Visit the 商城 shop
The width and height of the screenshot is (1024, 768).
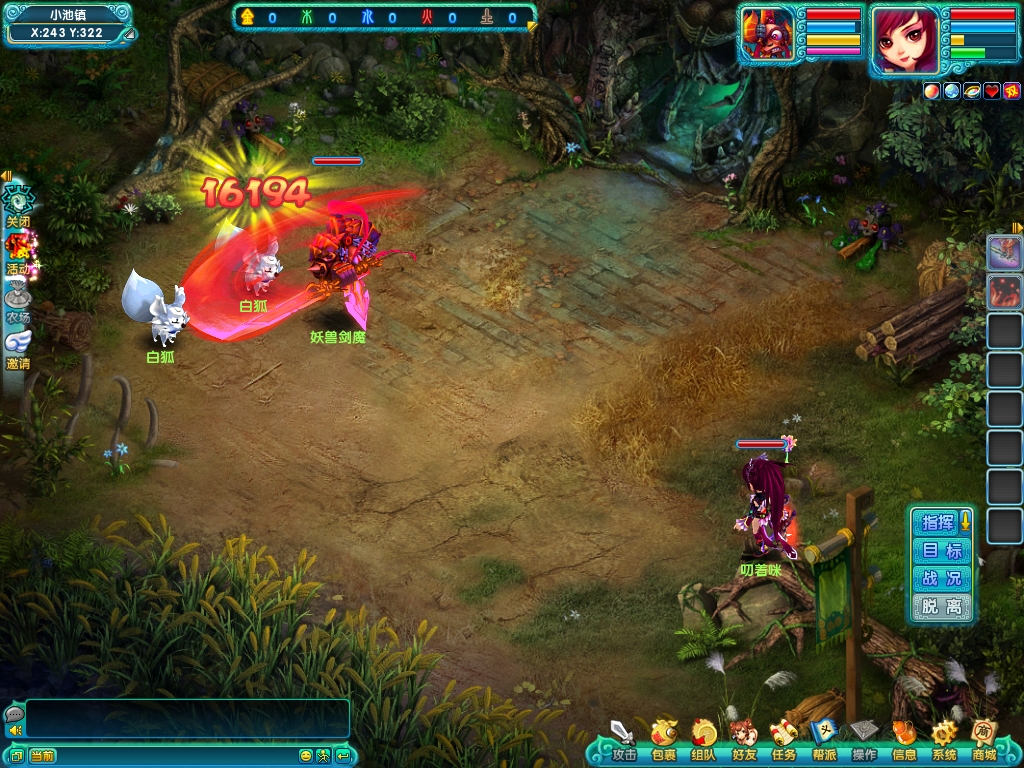point(984,738)
